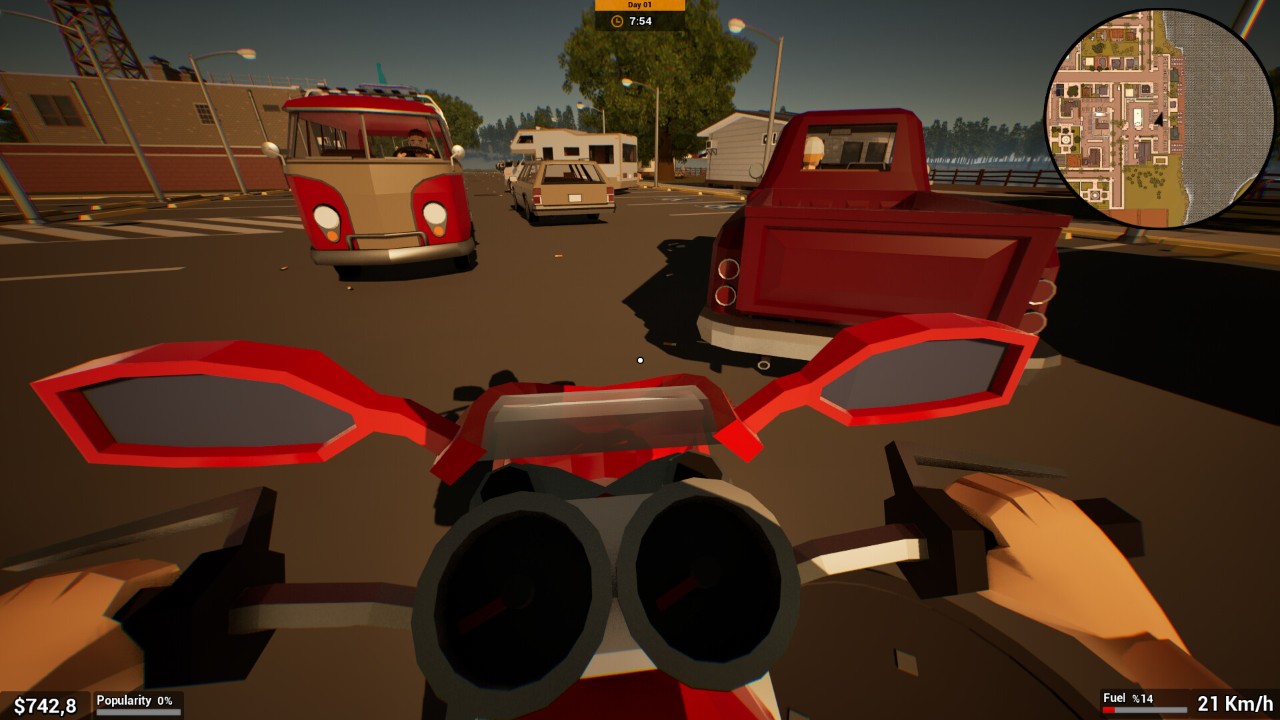Open the circular town minimap
Image resolution: width=1280 pixels, height=720 pixels.
[x=1158, y=118]
